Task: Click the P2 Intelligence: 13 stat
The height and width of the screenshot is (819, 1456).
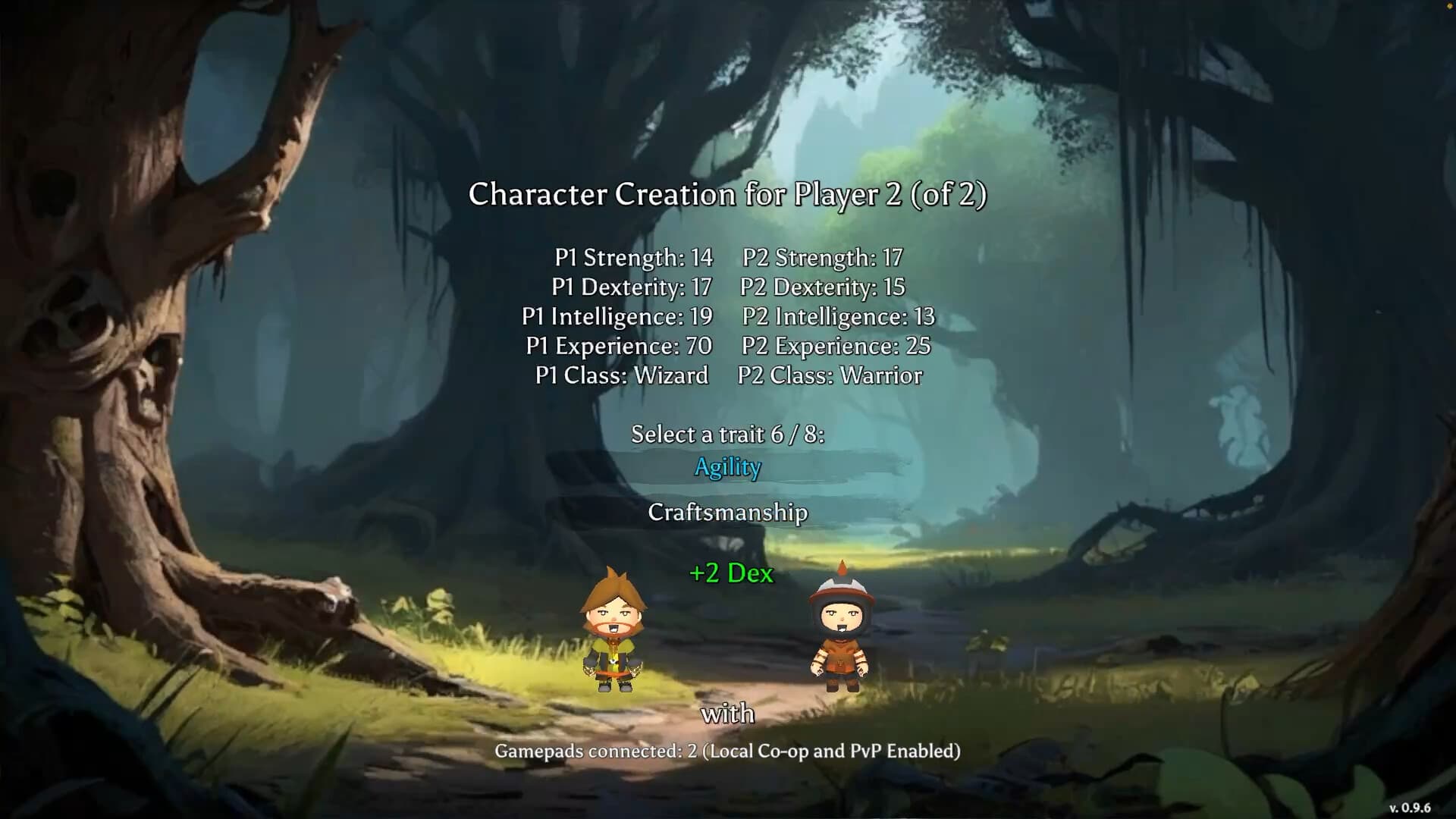Action: 836,317
